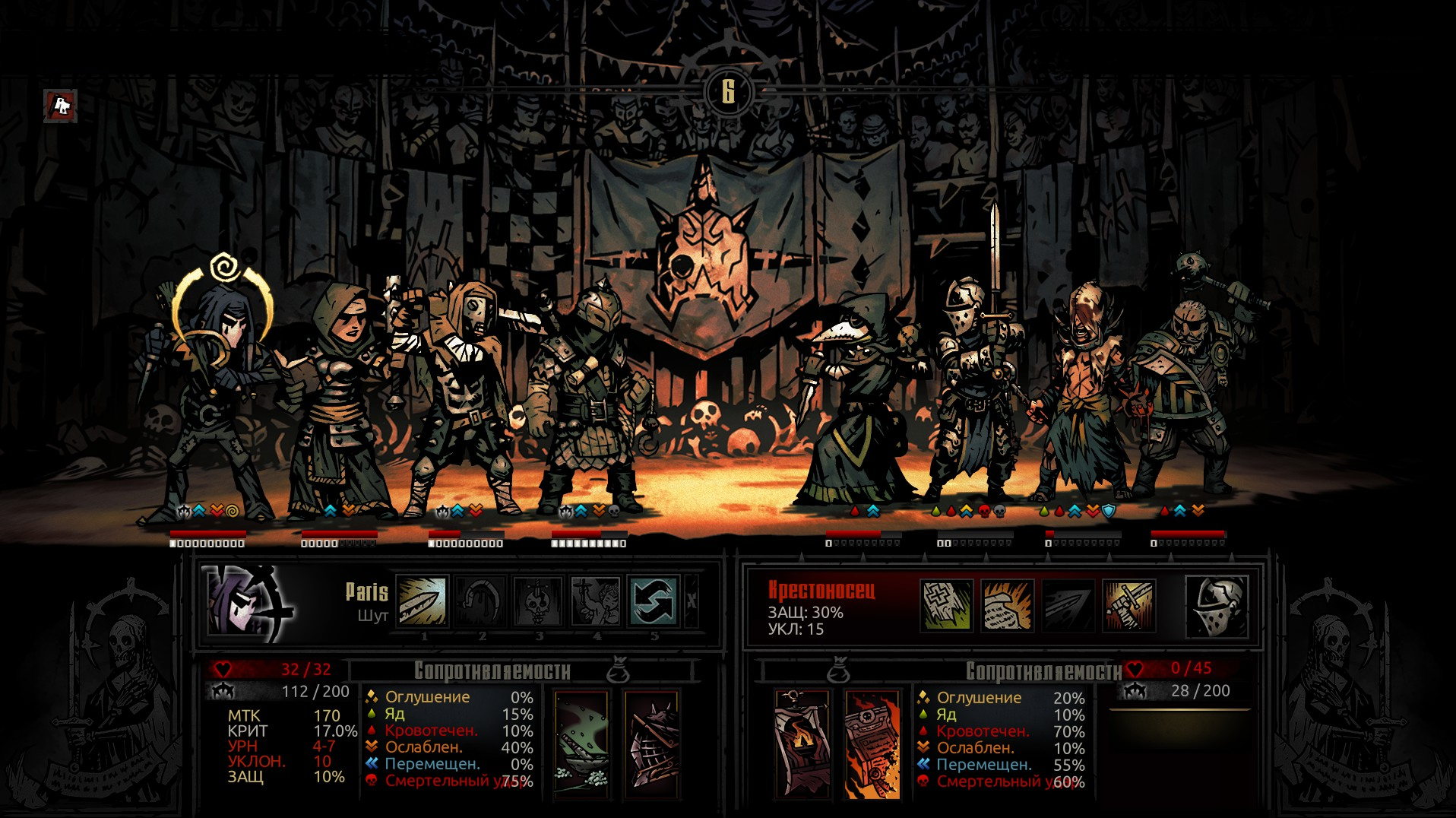This screenshot has height=818, width=1456.
Task: Select the Crusader's holy banner skill
Action: 946,606
